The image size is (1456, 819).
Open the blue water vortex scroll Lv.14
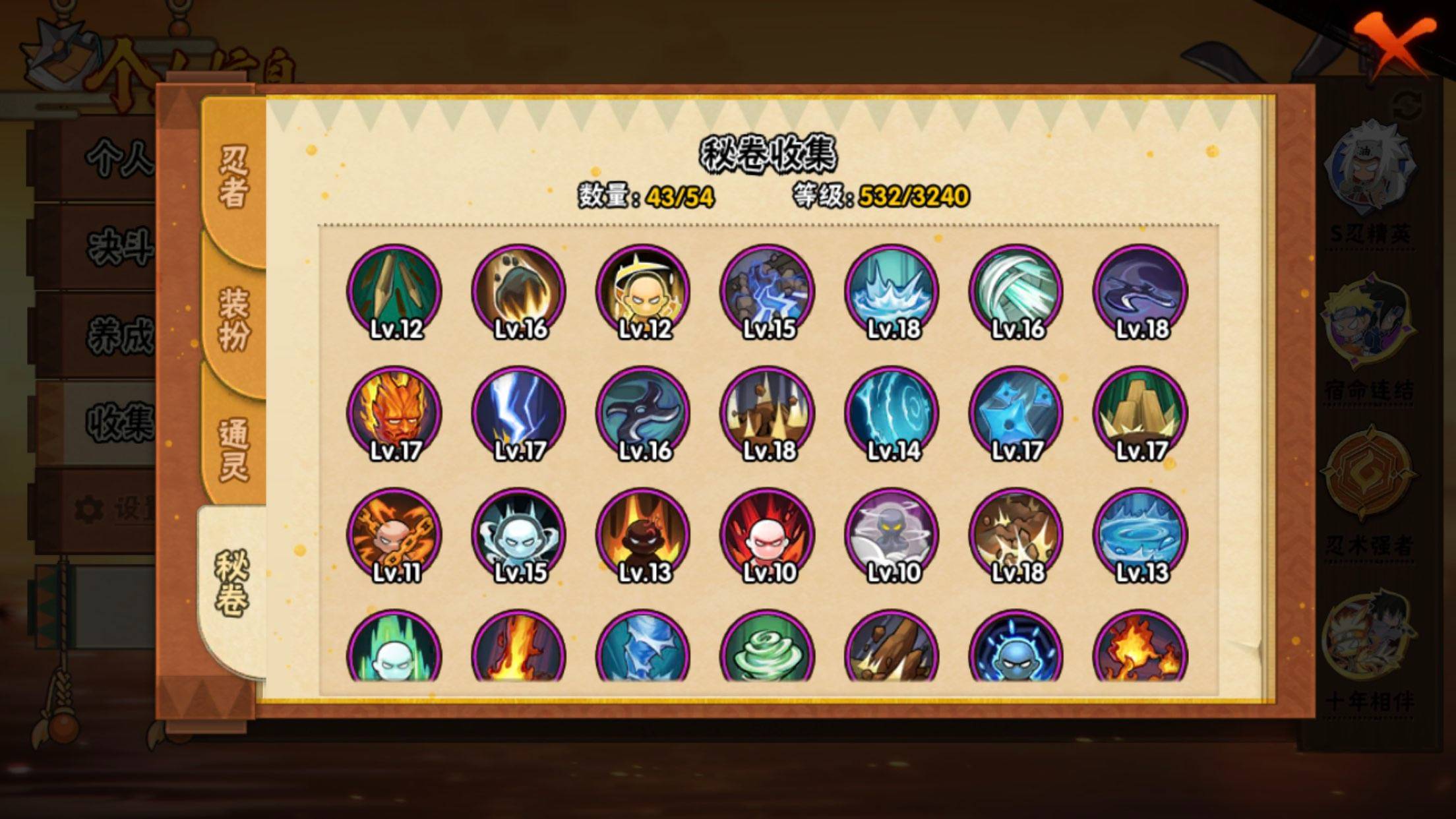(x=892, y=413)
